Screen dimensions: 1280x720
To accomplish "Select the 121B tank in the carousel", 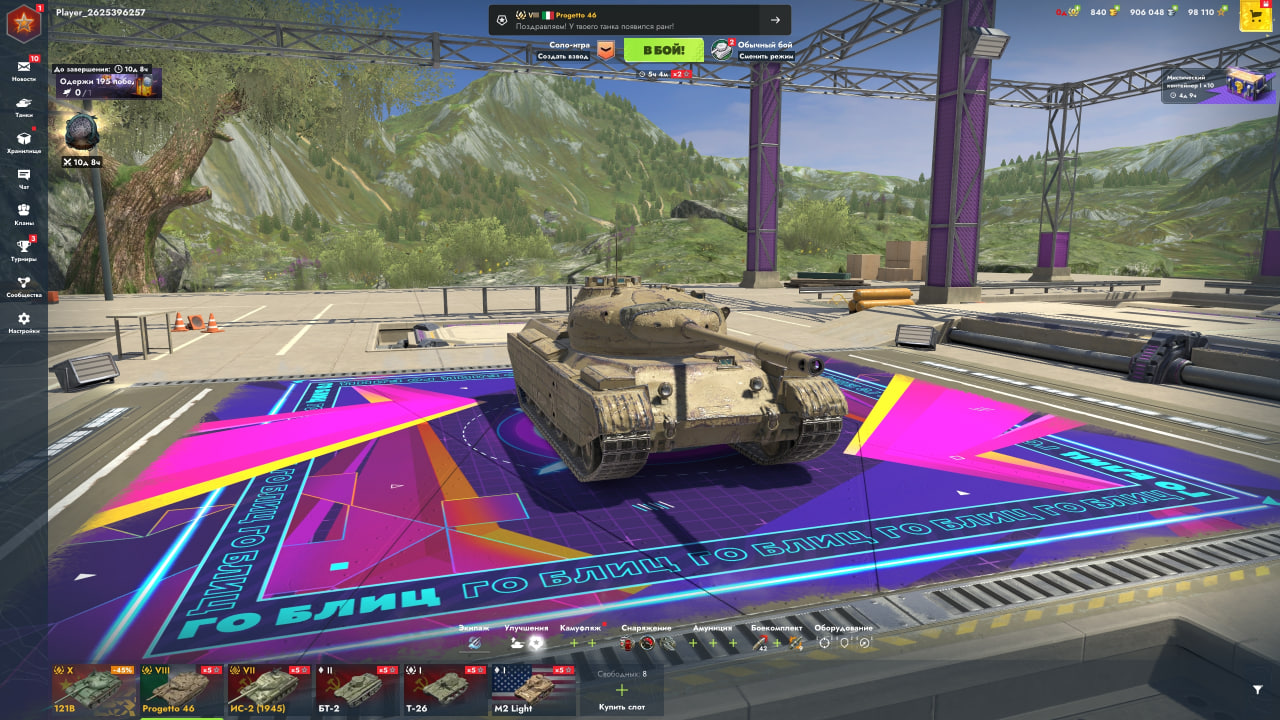I will (x=94, y=690).
